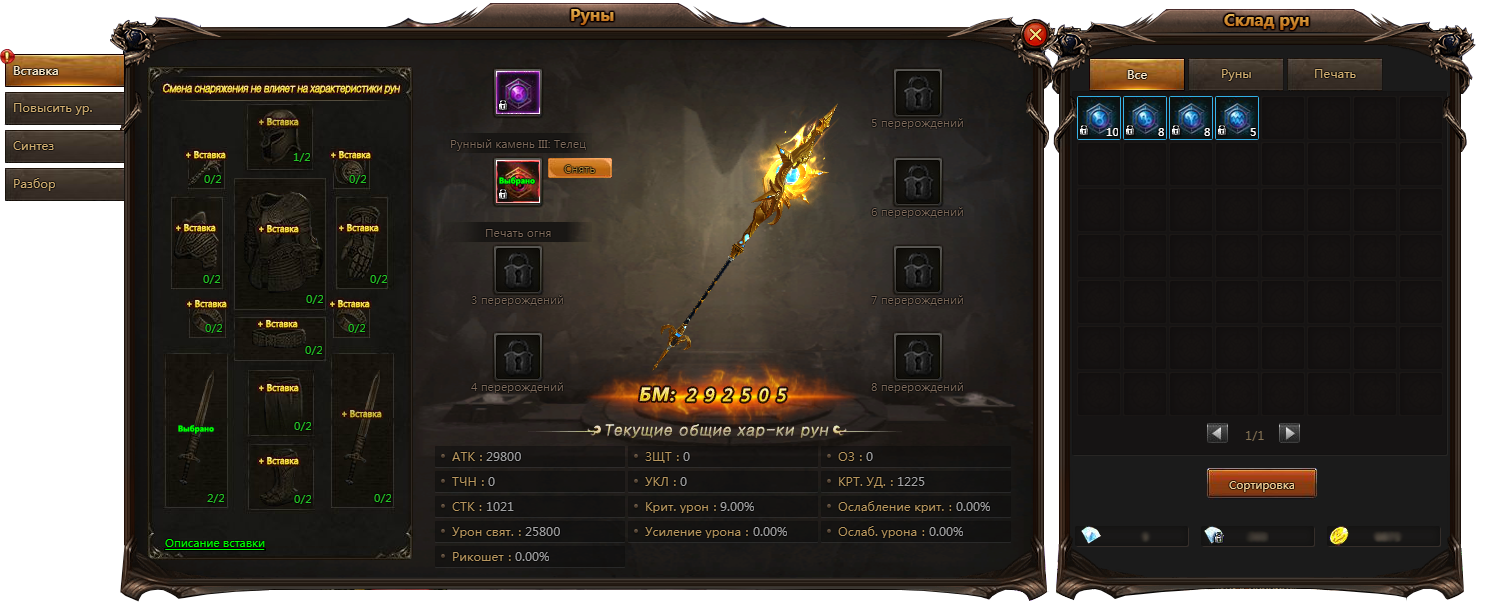The width and height of the screenshot is (1490, 602).
Task: Switch to the Руны storage tab
Action: click(x=1236, y=75)
